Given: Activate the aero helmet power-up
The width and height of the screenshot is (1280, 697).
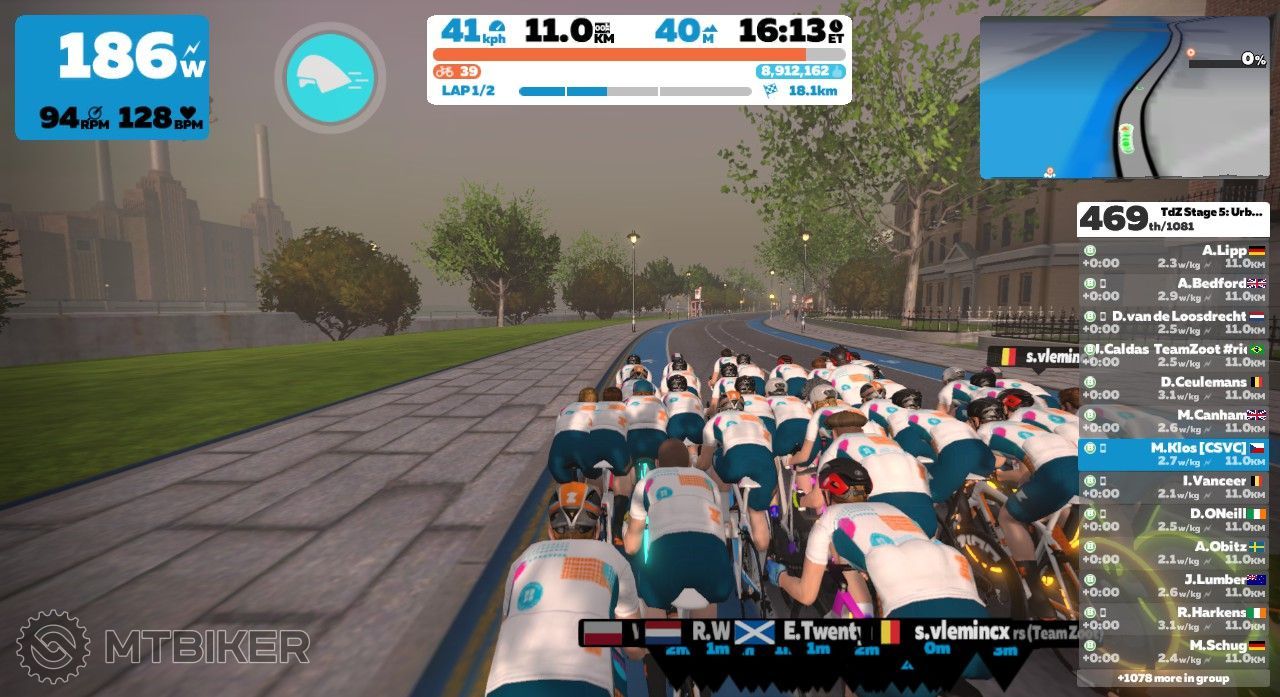Looking at the screenshot, I should (330, 78).
